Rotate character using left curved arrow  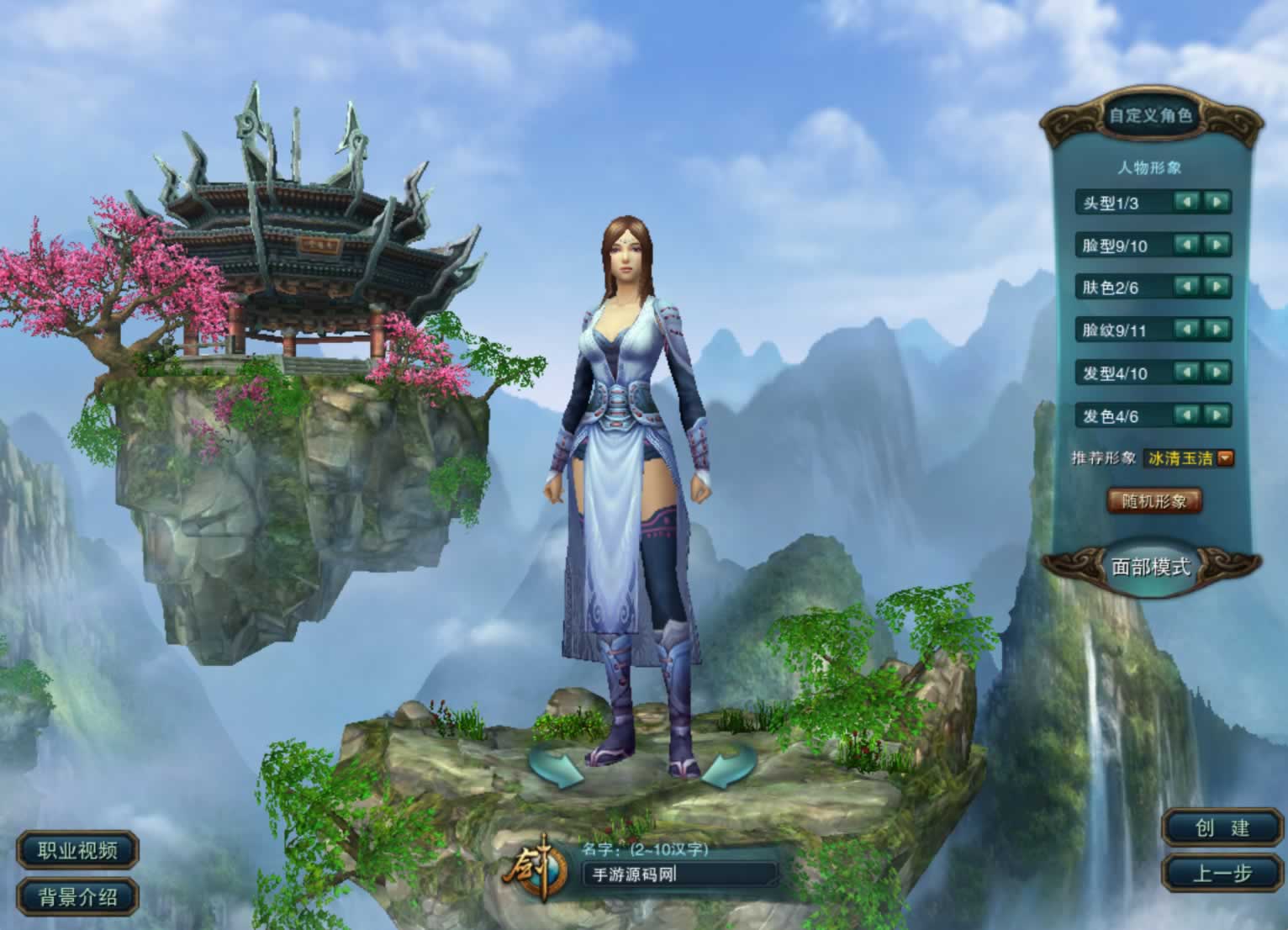coord(556,764)
